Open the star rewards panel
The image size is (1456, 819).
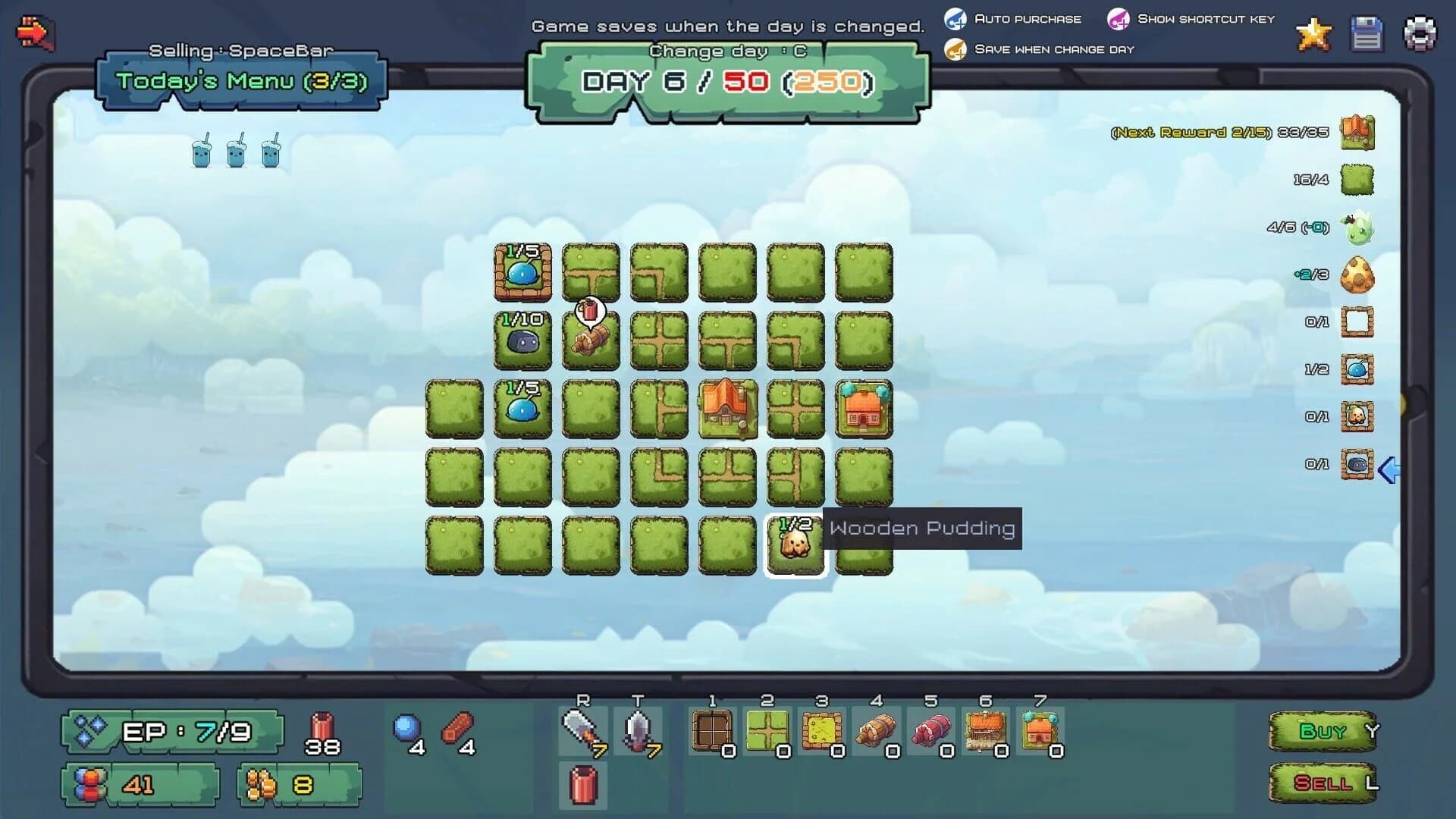coord(1313,34)
